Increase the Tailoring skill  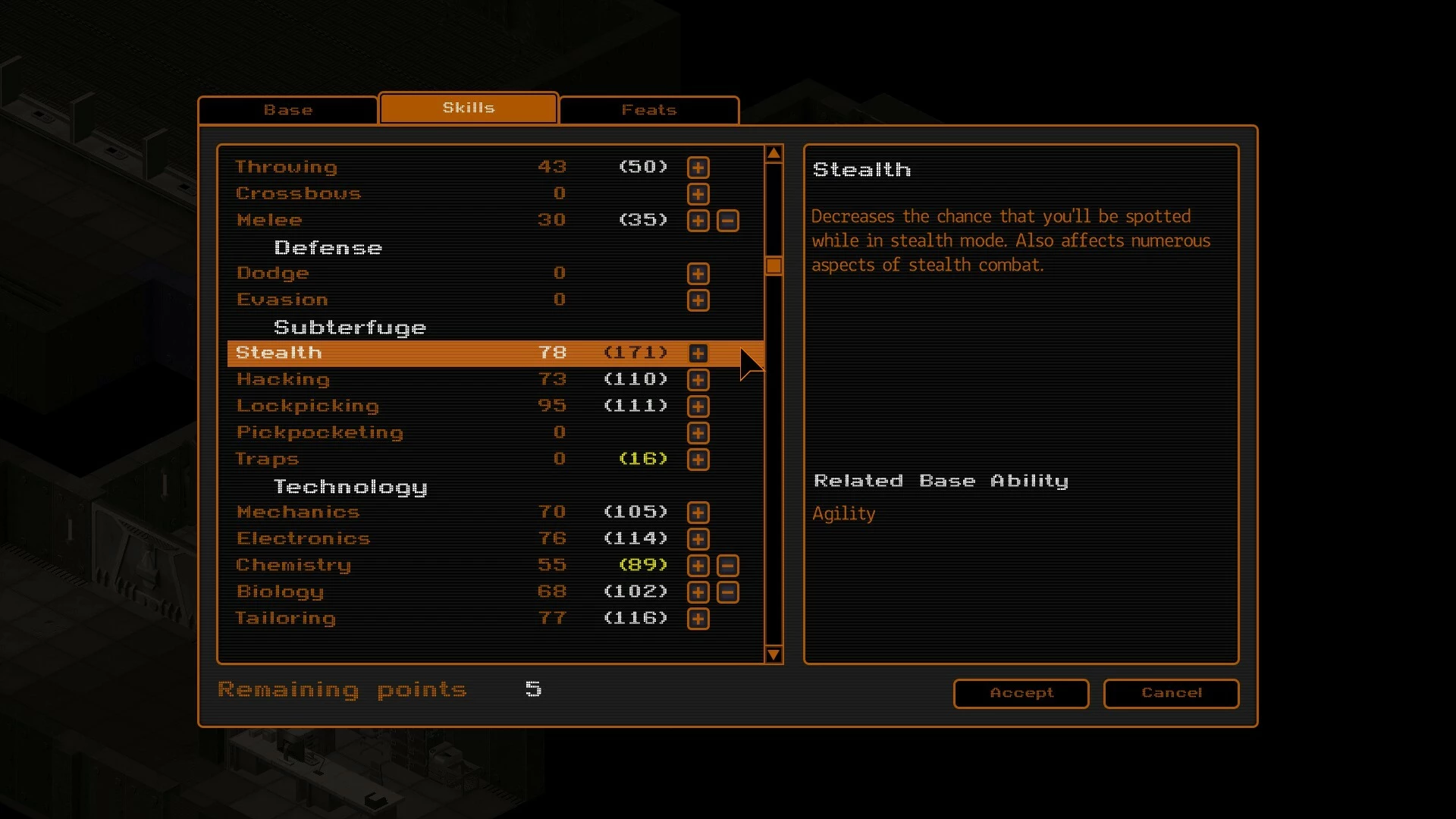click(698, 619)
